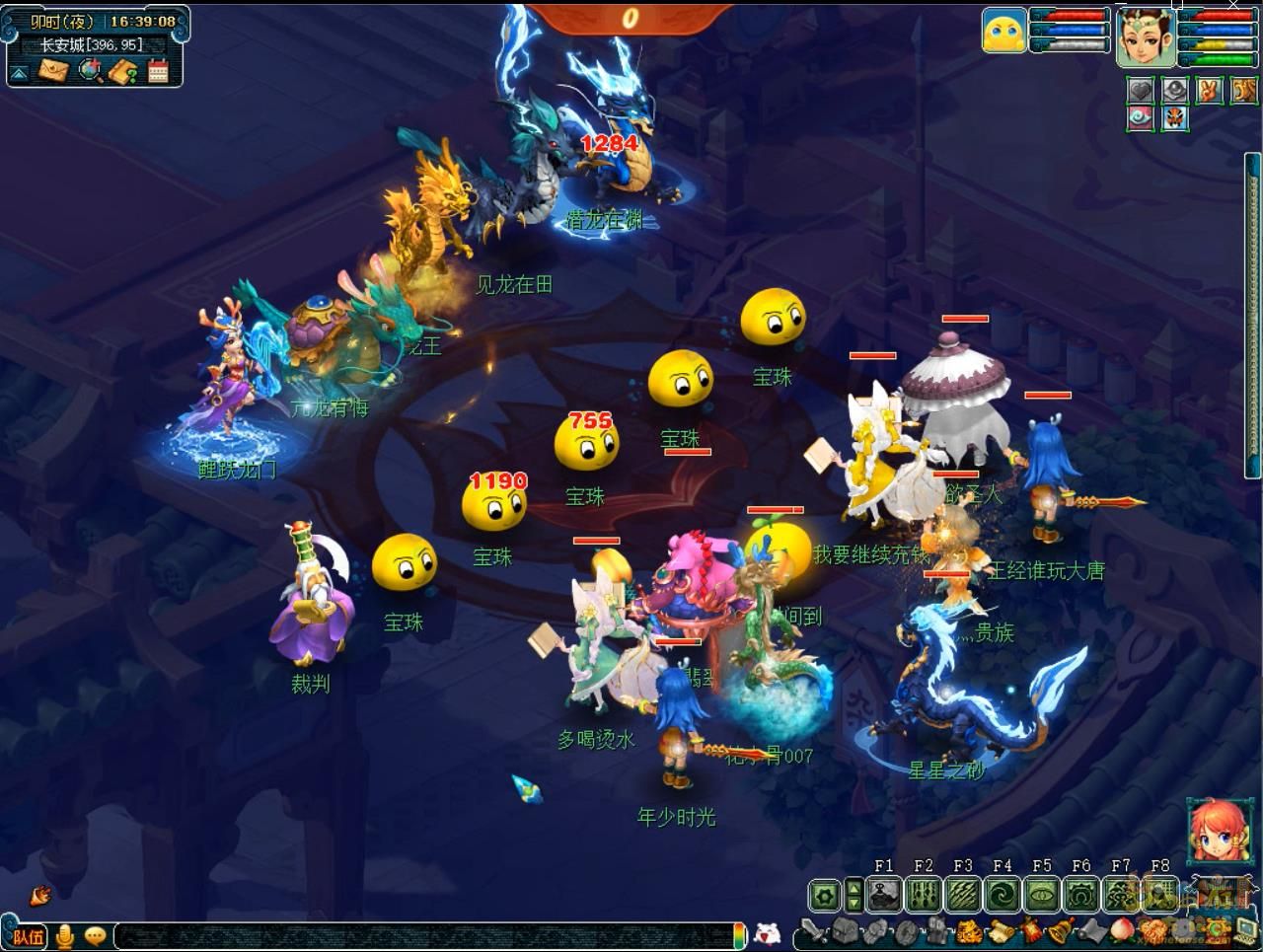Collapse the time and location panel
The image size is (1263, 952).
pos(19,73)
